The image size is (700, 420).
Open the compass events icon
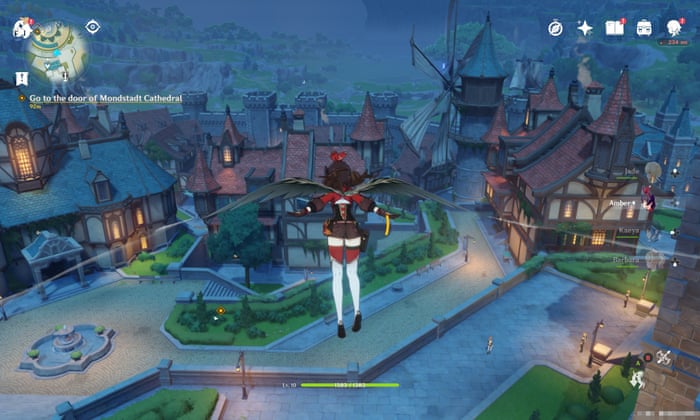coord(555,28)
